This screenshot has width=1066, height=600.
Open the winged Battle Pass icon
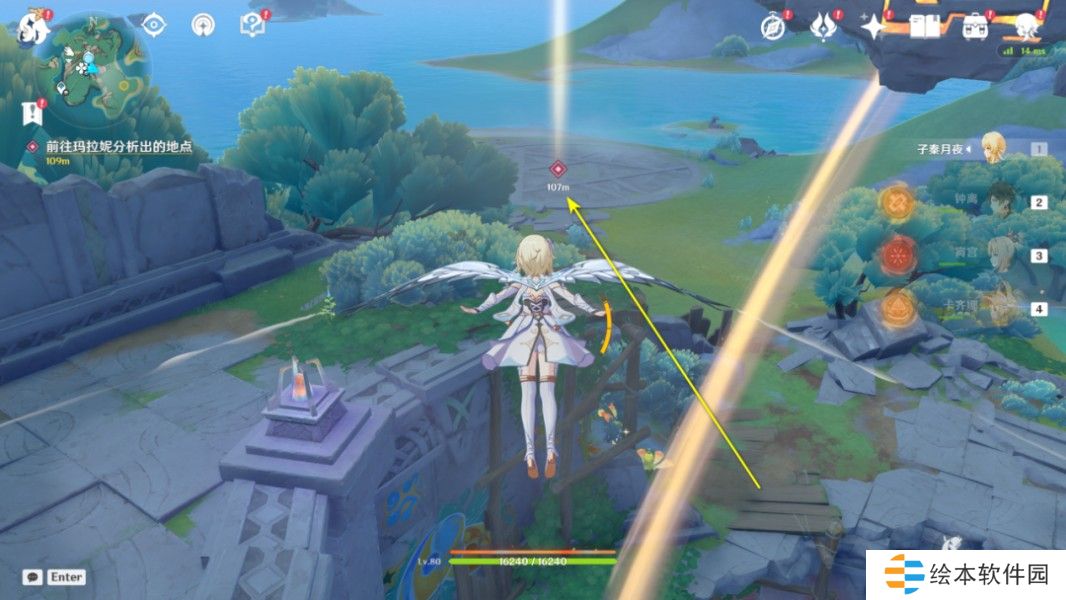point(822,27)
